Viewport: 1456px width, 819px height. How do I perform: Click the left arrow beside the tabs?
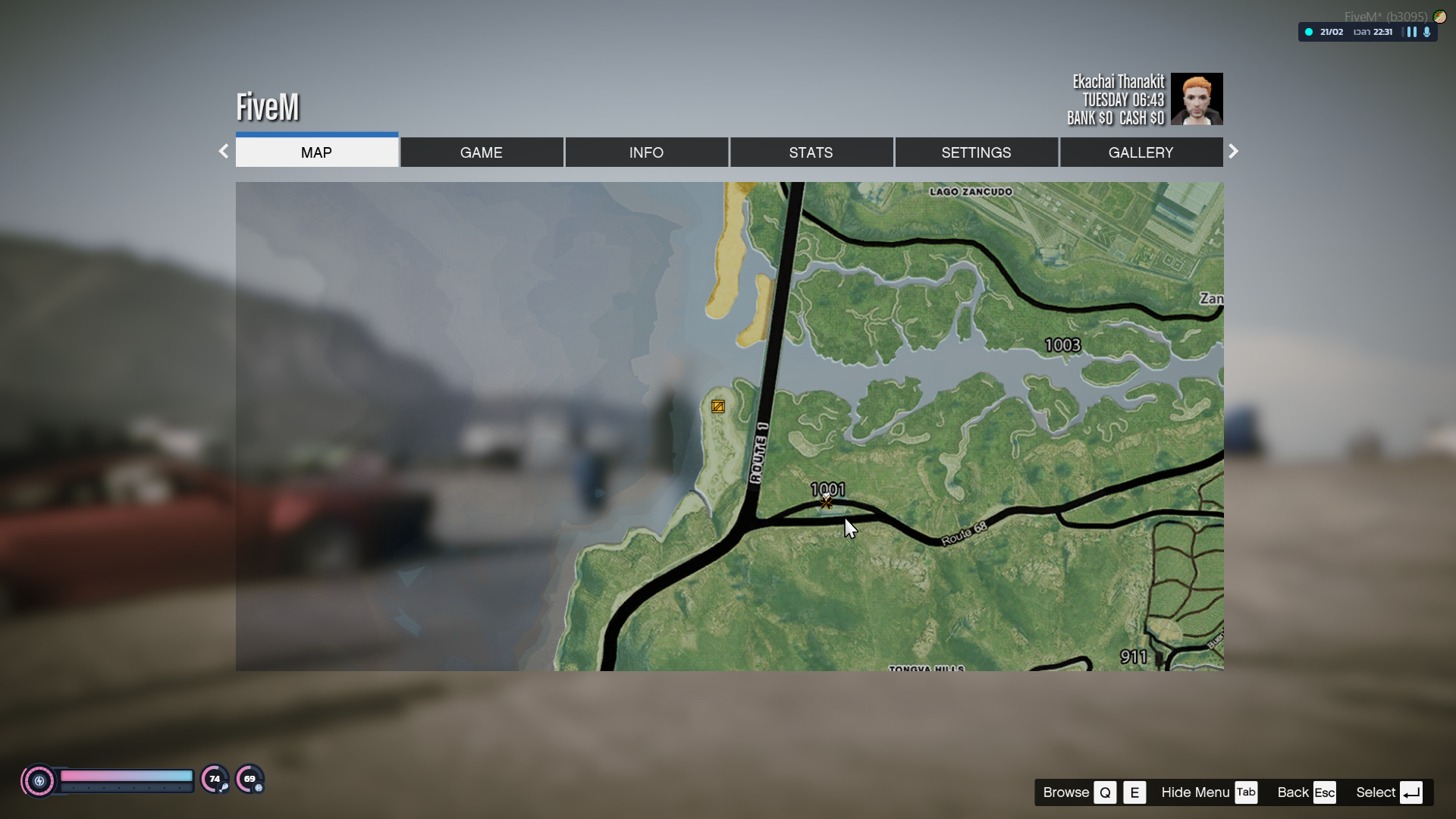coord(224,152)
